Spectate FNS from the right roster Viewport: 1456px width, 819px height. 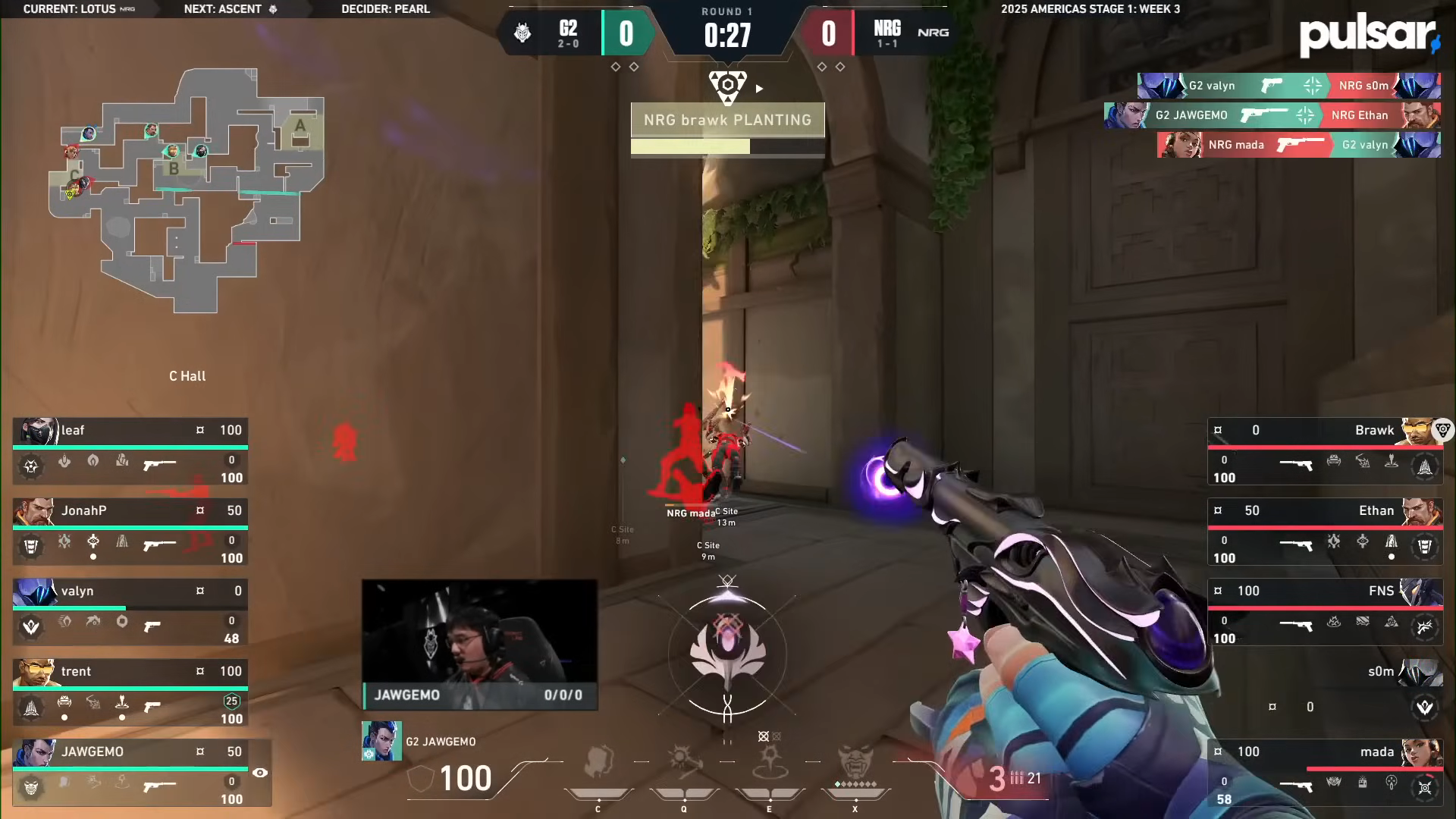click(1325, 611)
